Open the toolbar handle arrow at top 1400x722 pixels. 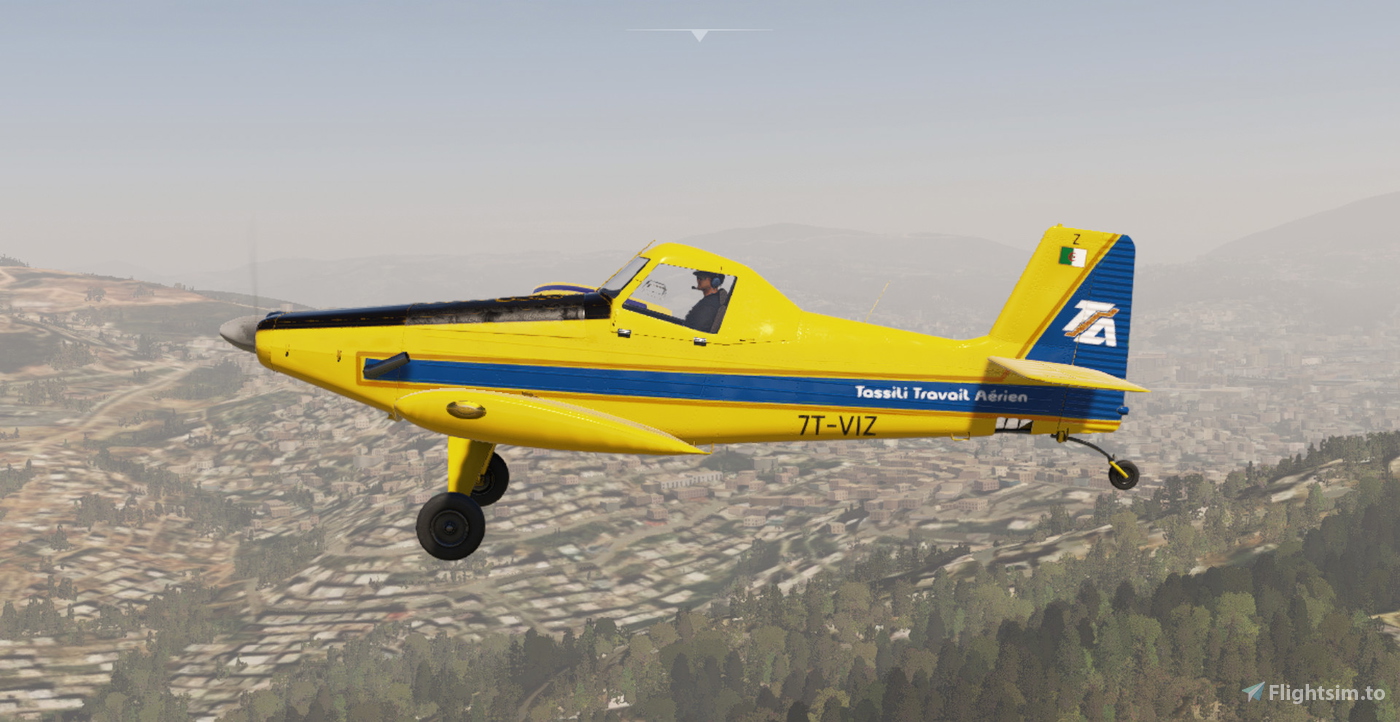699,34
